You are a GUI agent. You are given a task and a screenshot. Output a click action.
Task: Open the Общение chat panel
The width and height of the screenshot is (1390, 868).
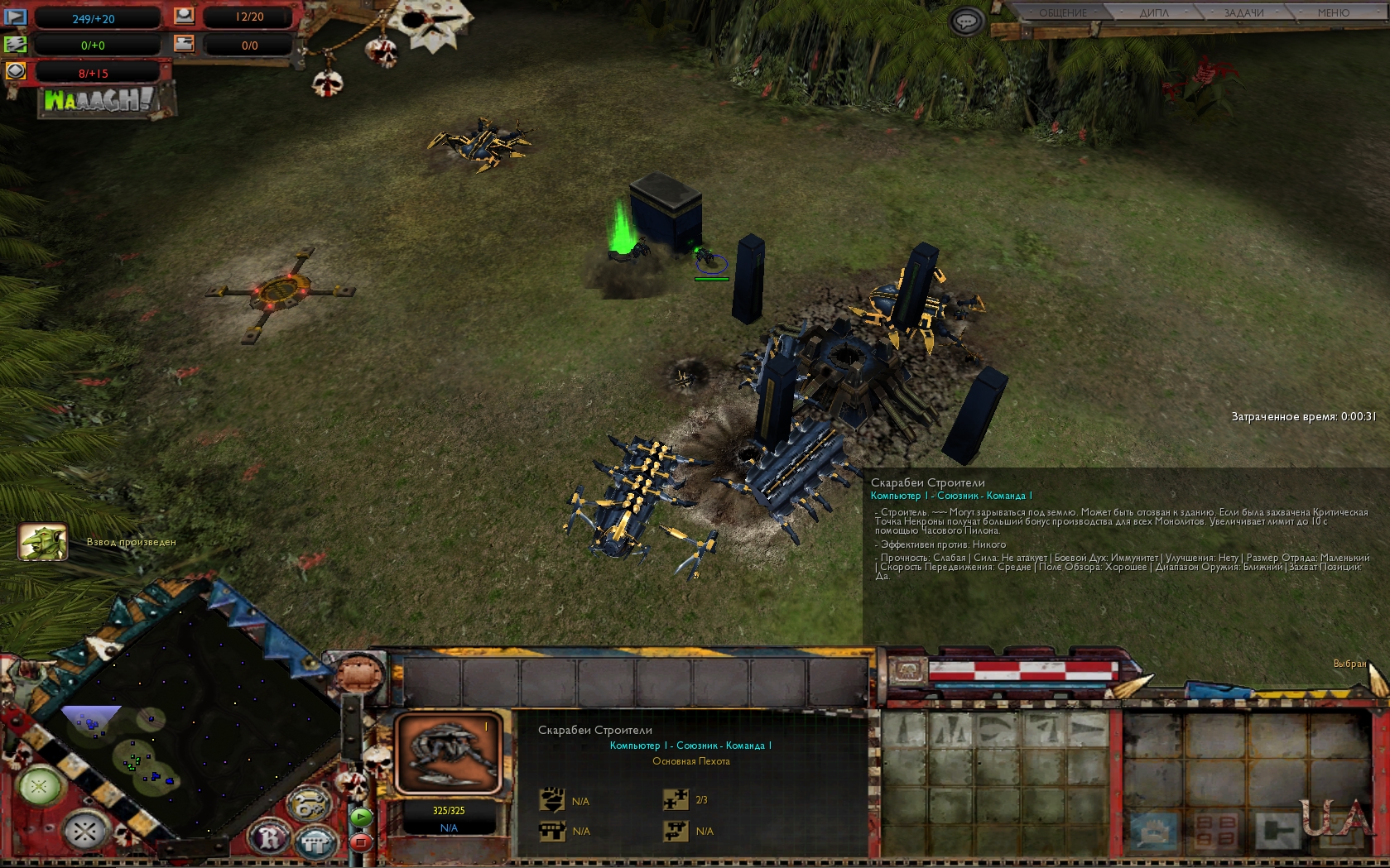[x=1063, y=12]
